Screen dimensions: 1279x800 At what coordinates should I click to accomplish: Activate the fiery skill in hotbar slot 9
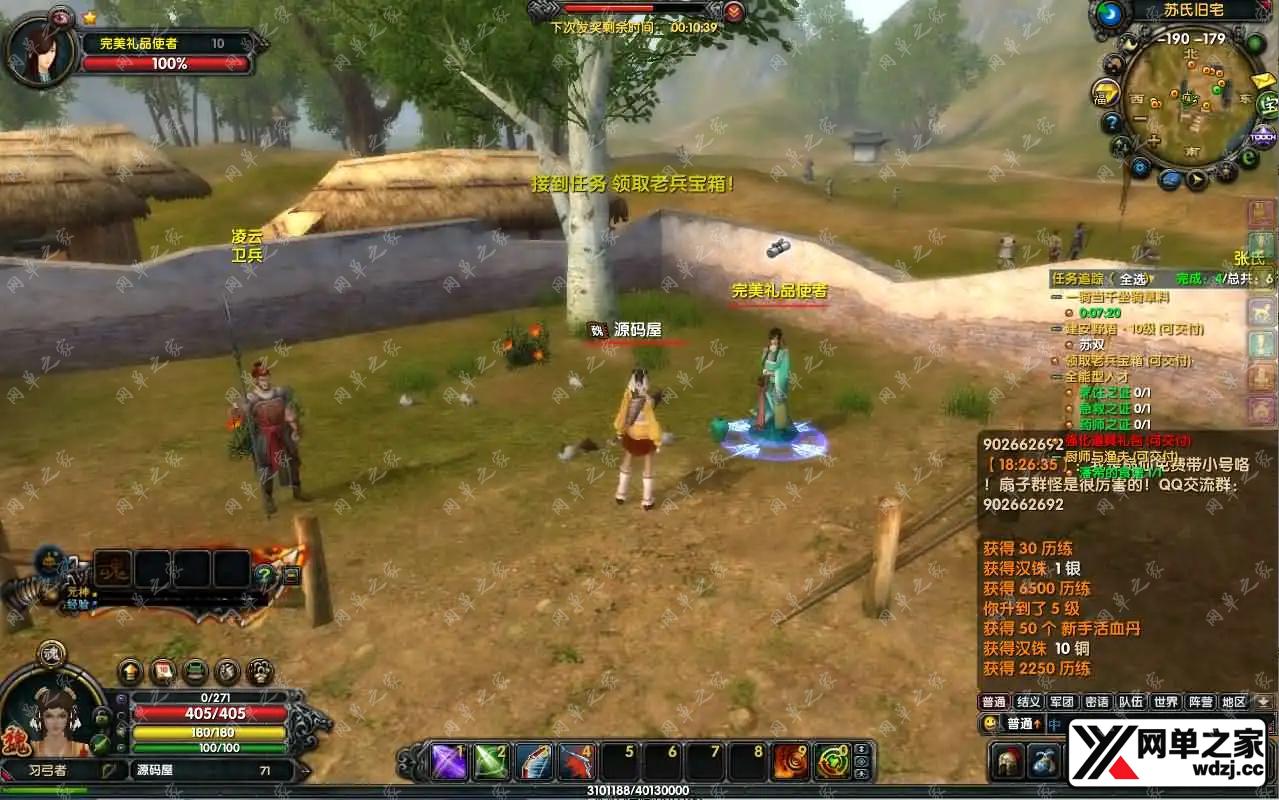tap(790, 762)
